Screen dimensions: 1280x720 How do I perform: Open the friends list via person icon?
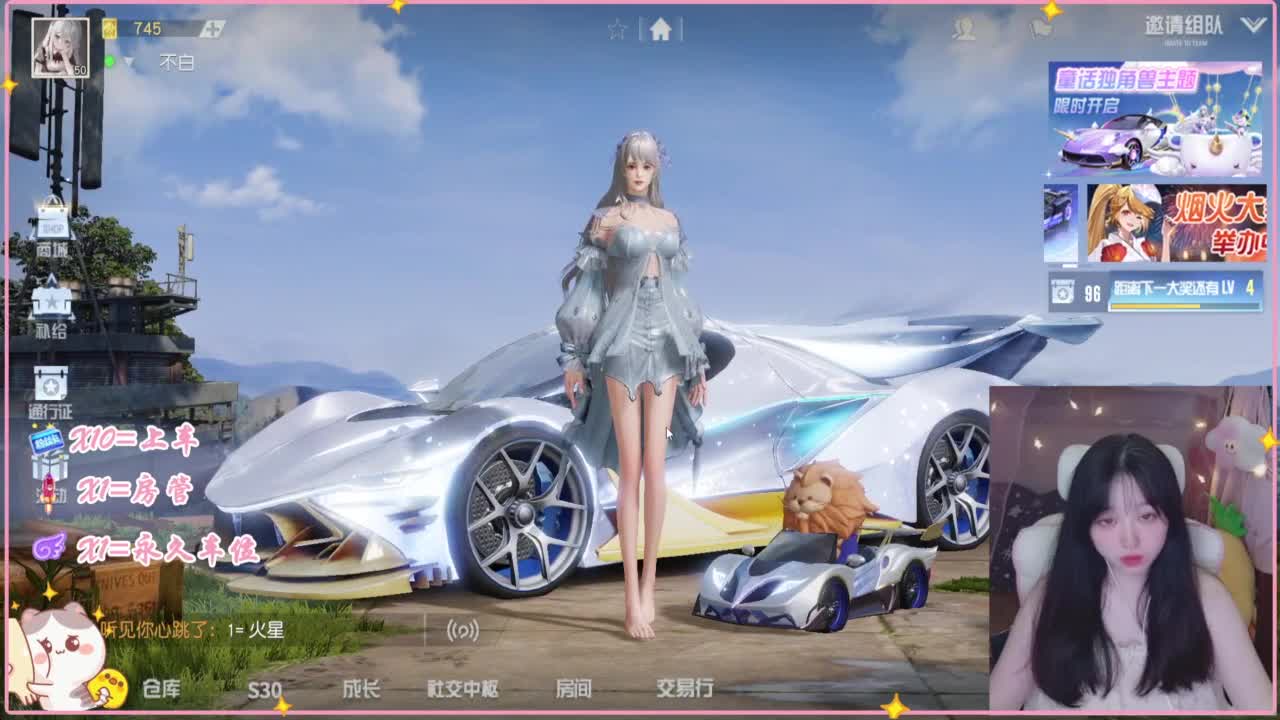966,29
